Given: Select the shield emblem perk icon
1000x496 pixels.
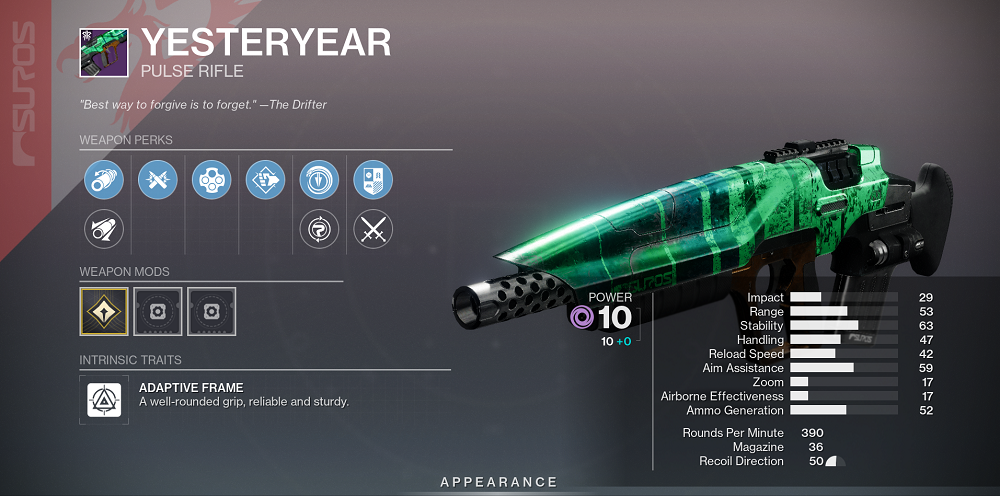Looking at the screenshot, I should point(373,179).
